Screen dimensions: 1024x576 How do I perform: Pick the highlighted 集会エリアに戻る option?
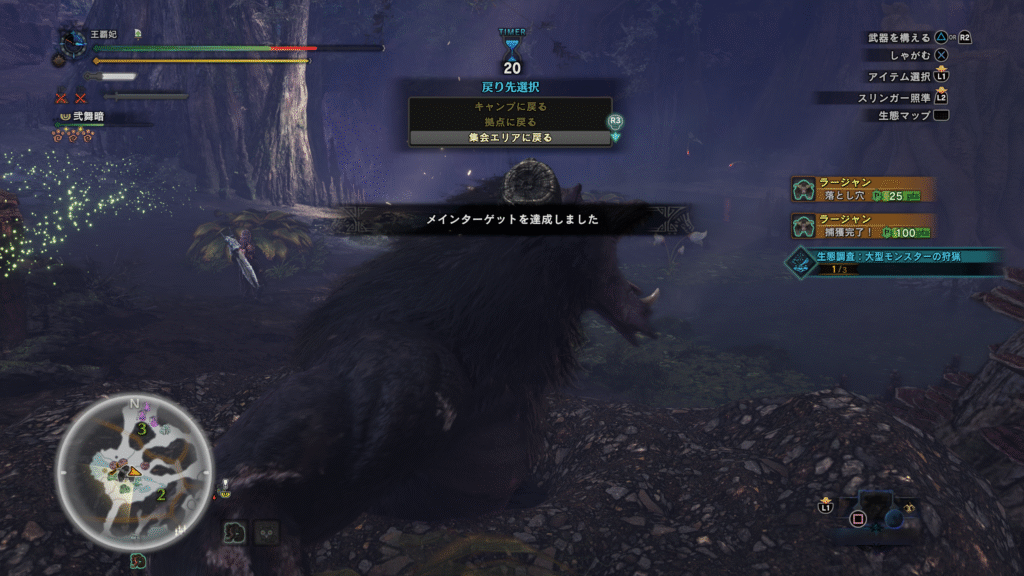pyautogui.click(x=509, y=138)
